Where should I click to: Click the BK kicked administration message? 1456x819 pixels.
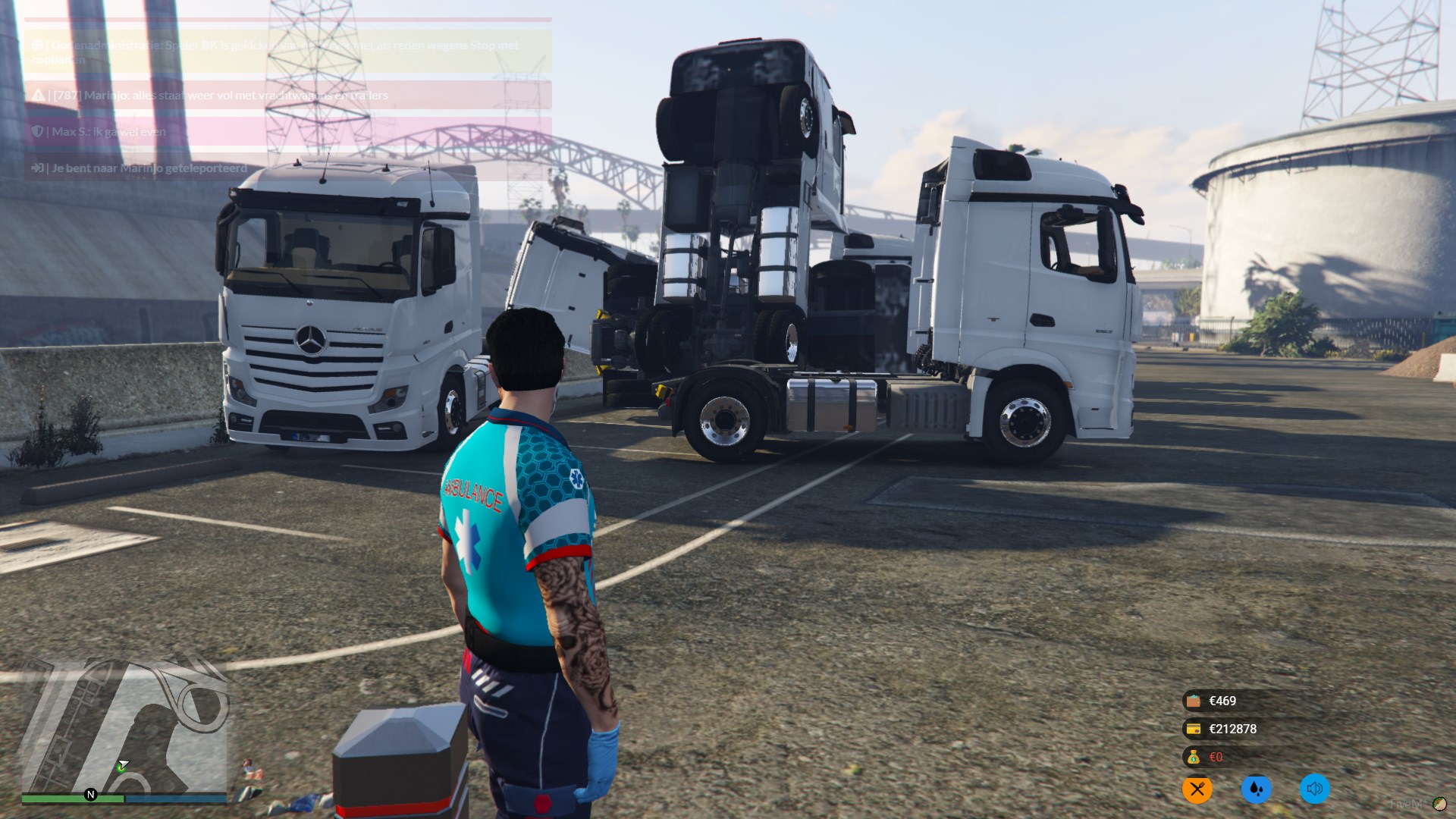(288, 52)
